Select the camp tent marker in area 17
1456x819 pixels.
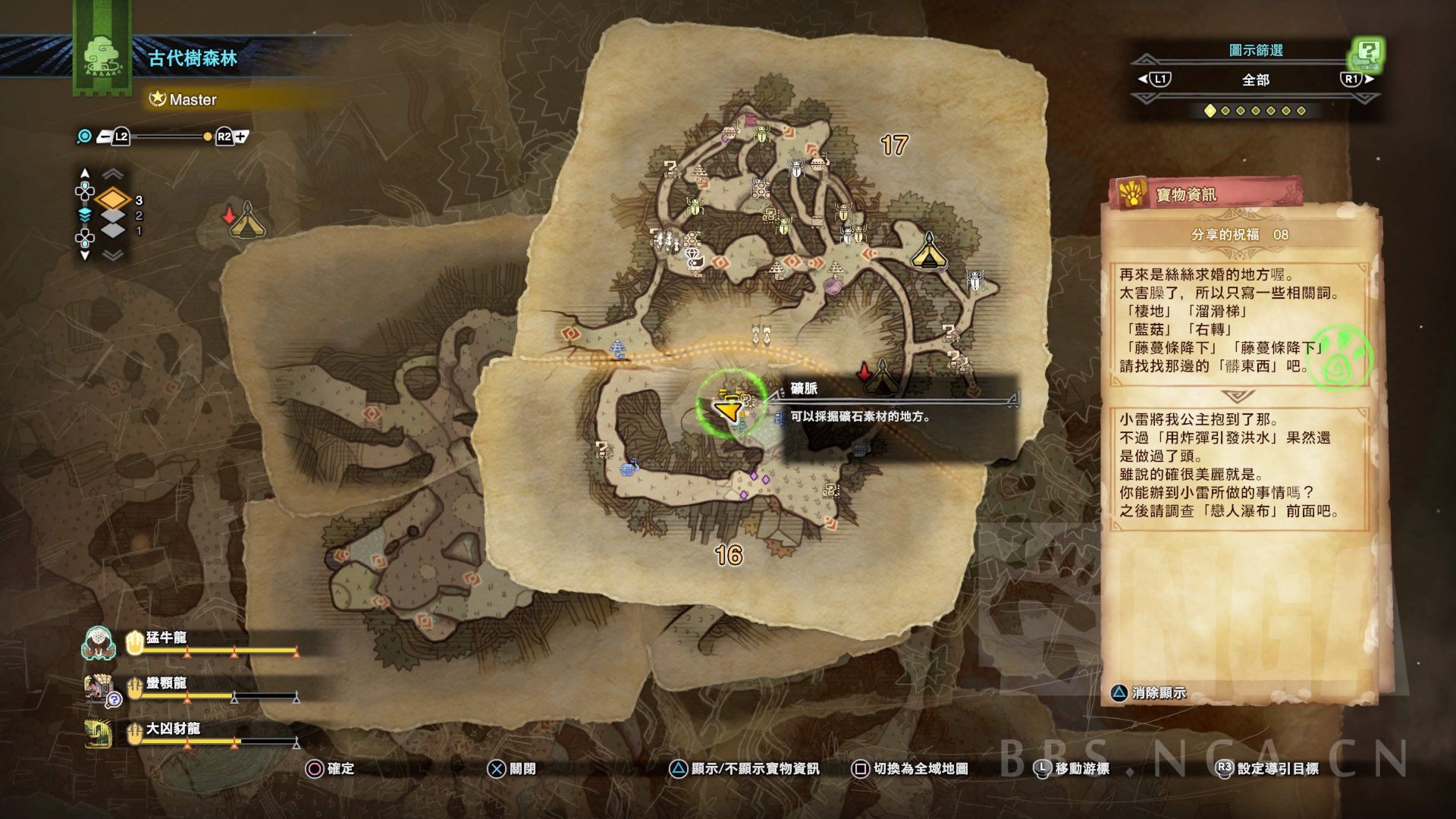pyautogui.click(x=929, y=251)
